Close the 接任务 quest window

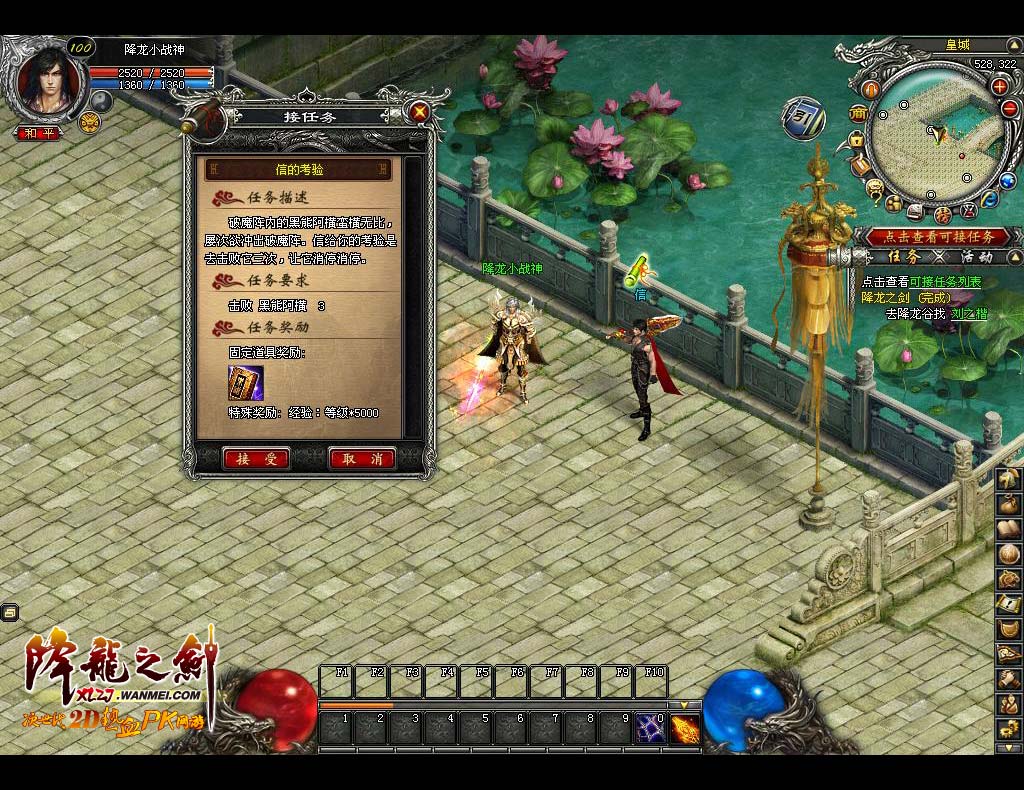point(420,112)
